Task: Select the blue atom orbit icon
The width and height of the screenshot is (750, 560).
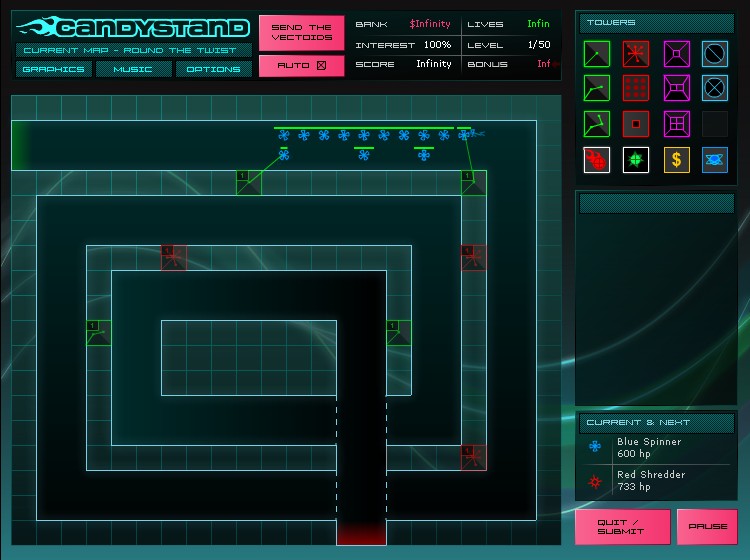Action: point(714,160)
